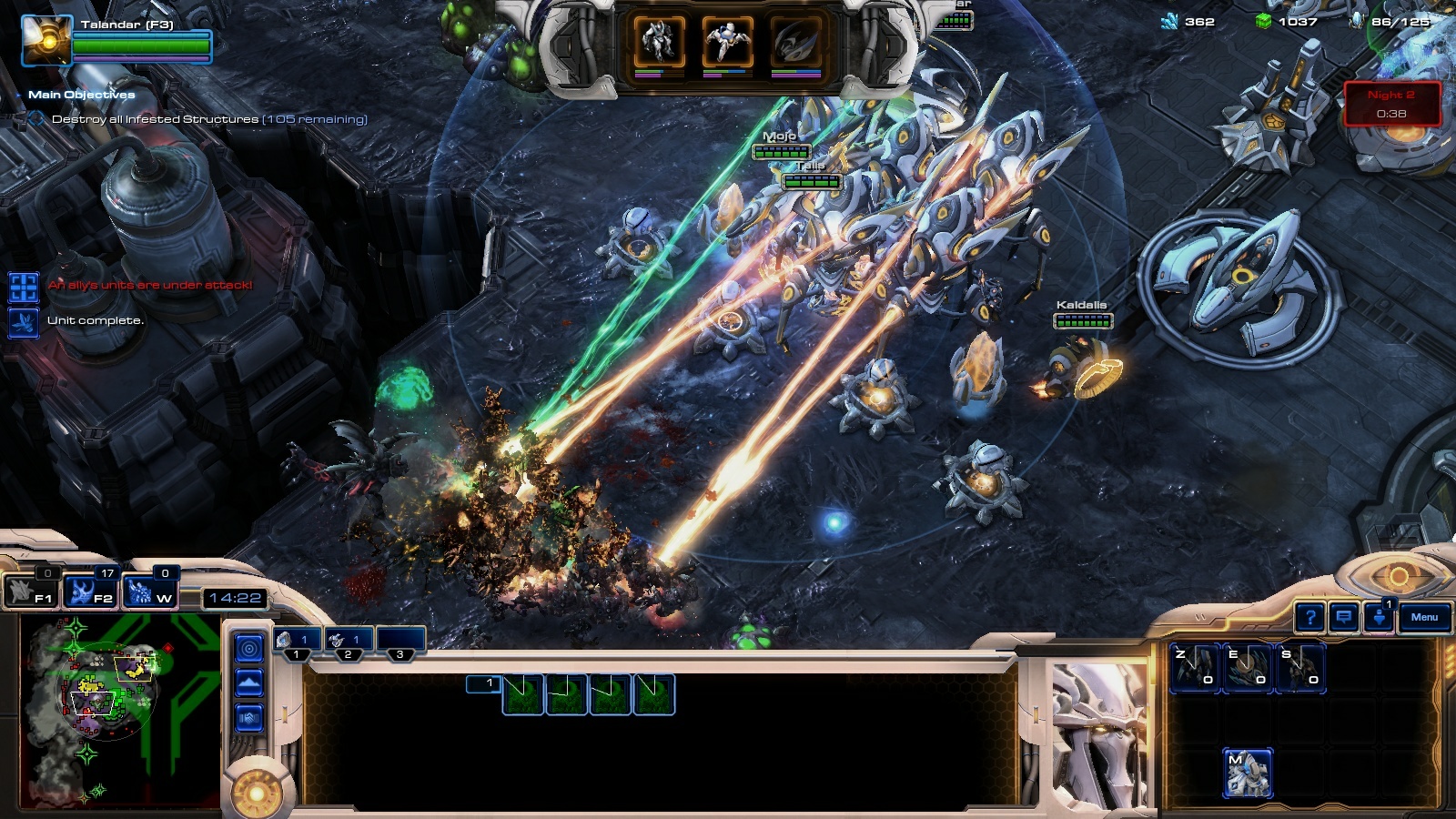Warp in unit with E hotkey icon
Image resolution: width=1456 pixels, height=819 pixels.
1247,668
